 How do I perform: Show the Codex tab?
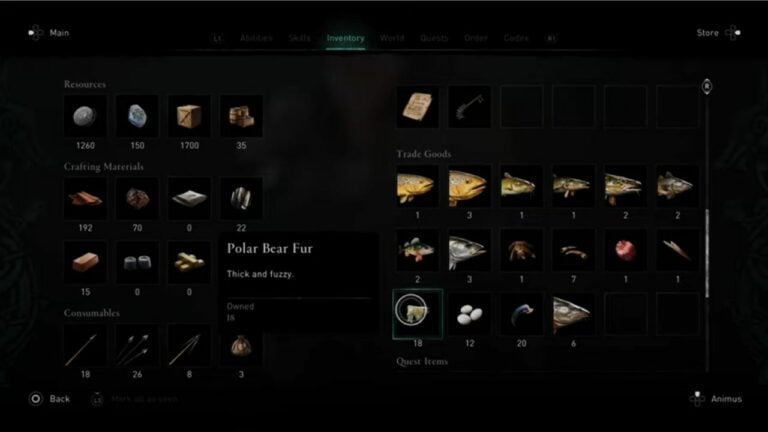pos(516,38)
